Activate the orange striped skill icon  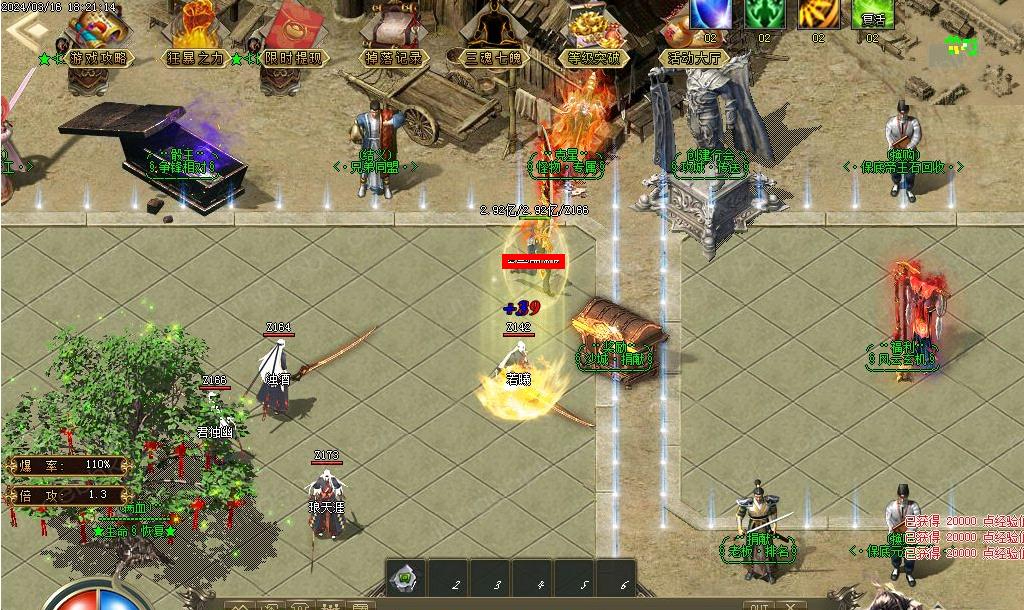(818, 14)
